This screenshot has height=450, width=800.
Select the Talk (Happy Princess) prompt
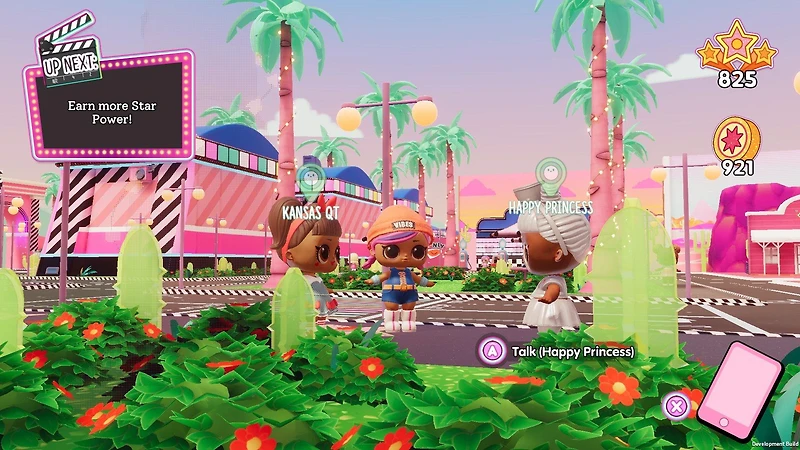561,352
